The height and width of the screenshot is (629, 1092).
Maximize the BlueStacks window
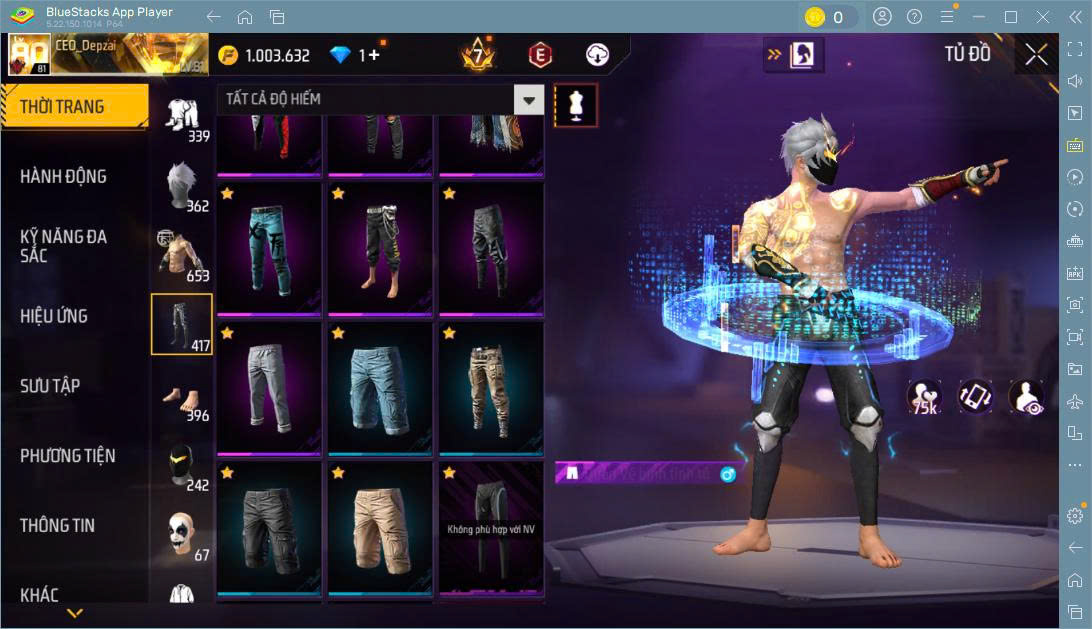pyautogui.click(x=1011, y=17)
